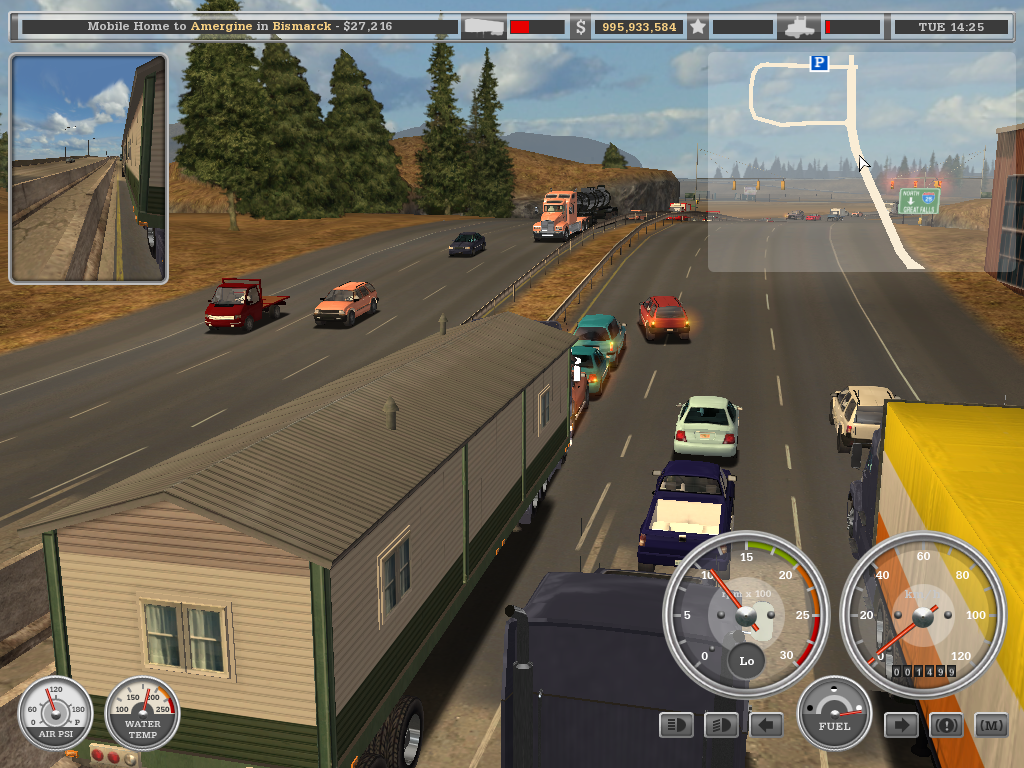Activate the right turn signal arrow
Image resolution: width=1024 pixels, height=768 pixels.
[901, 725]
